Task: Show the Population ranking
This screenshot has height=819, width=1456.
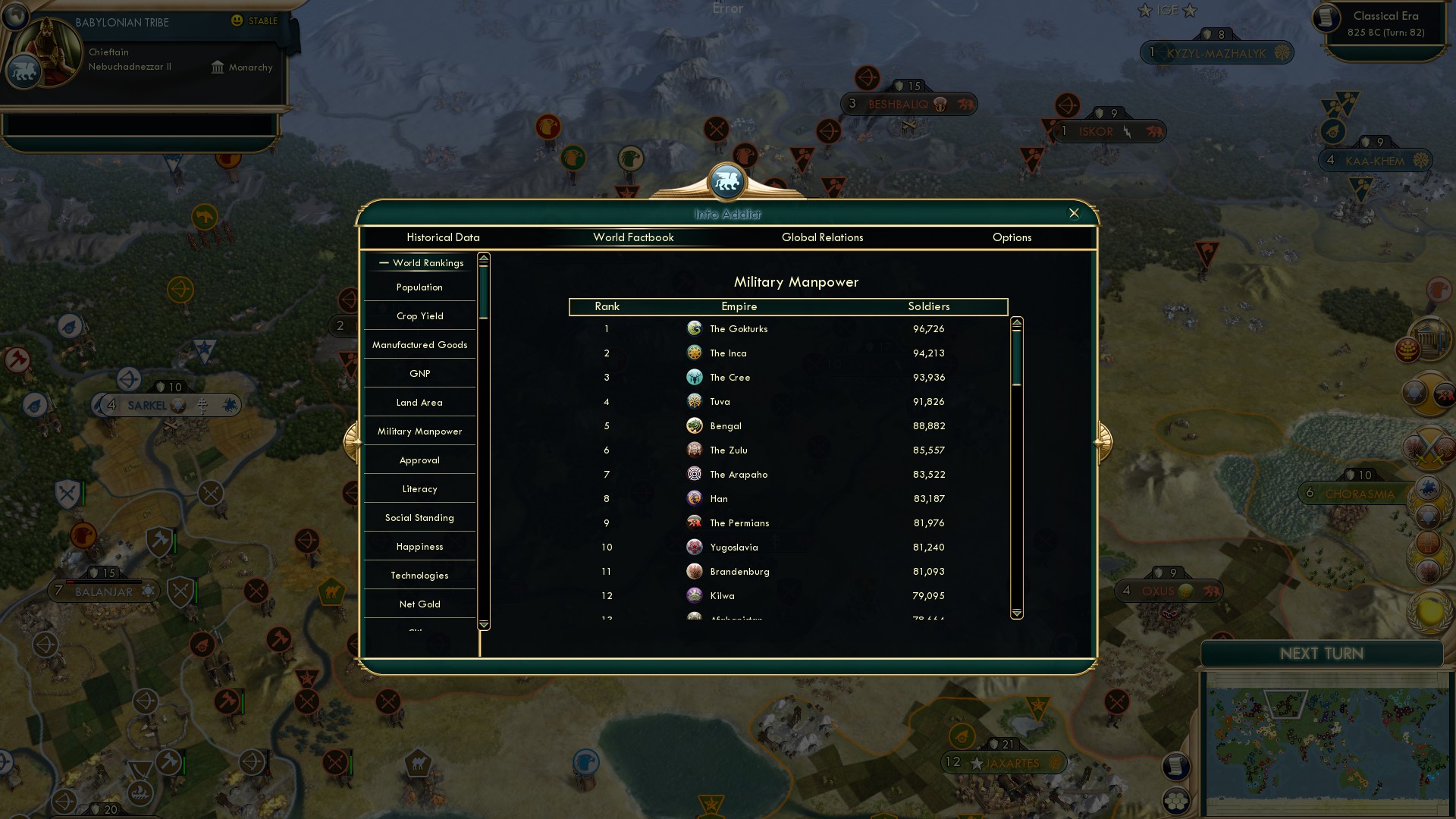Action: pos(419,287)
